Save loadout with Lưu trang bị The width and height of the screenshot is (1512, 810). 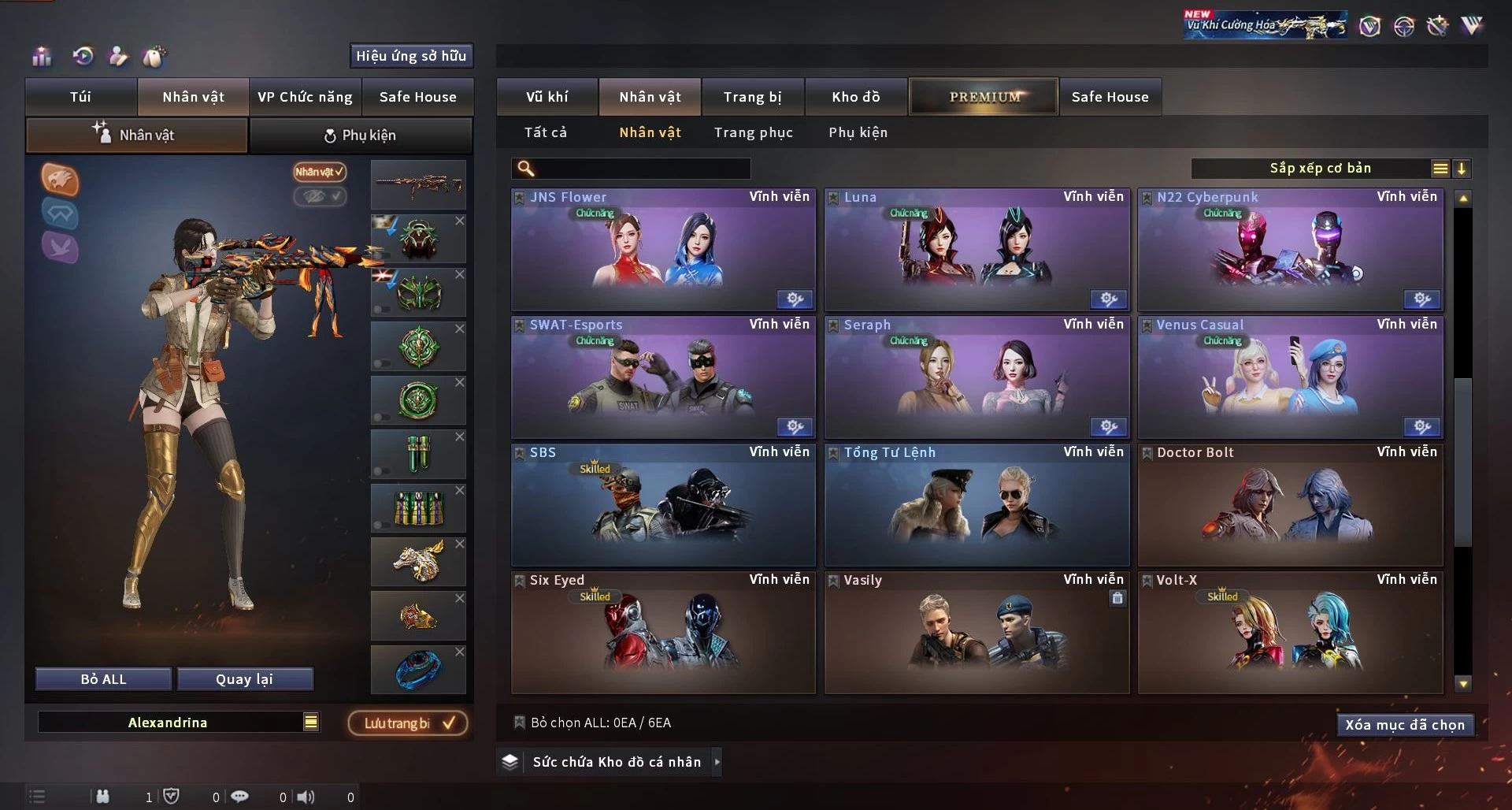[x=408, y=723]
